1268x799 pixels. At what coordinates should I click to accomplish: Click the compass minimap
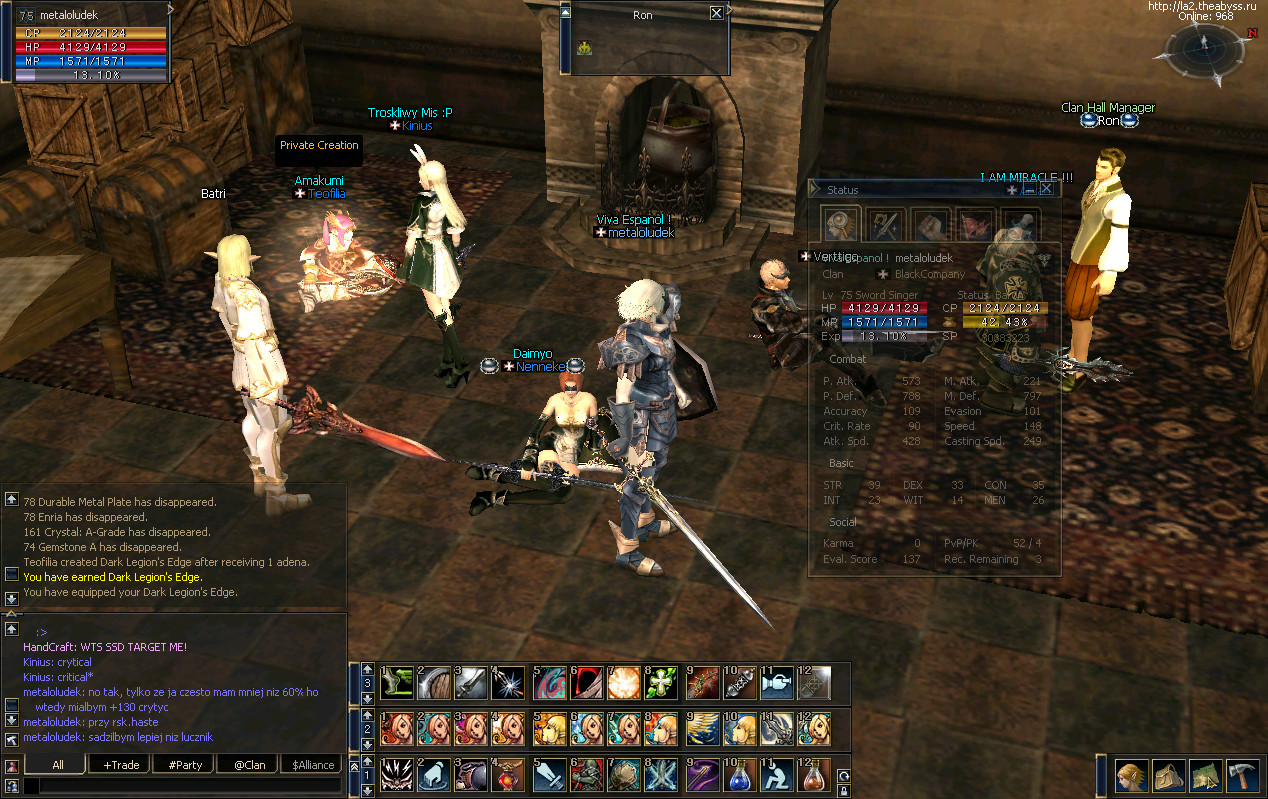pyautogui.click(x=1204, y=48)
